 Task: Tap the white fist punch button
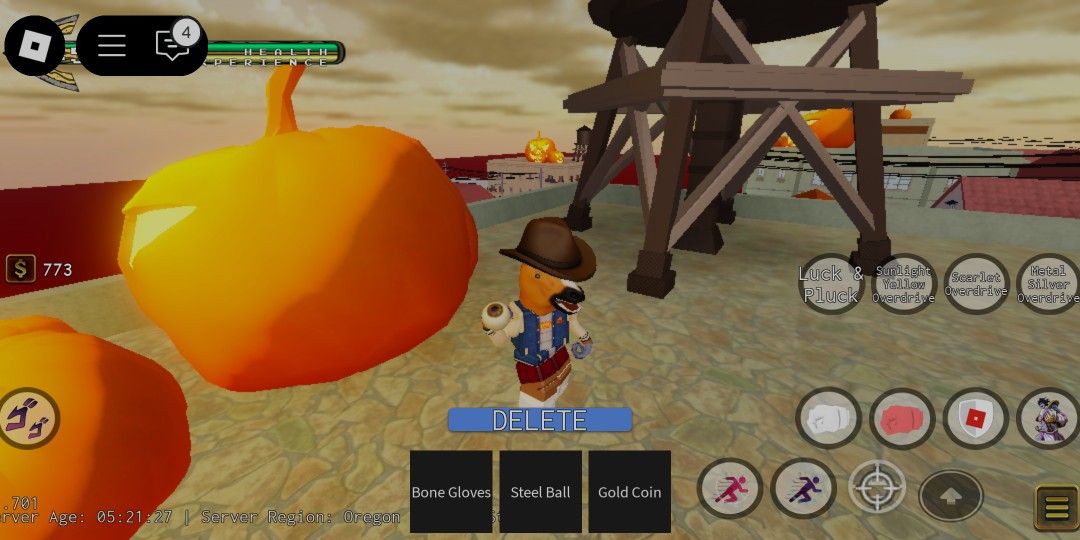(829, 418)
